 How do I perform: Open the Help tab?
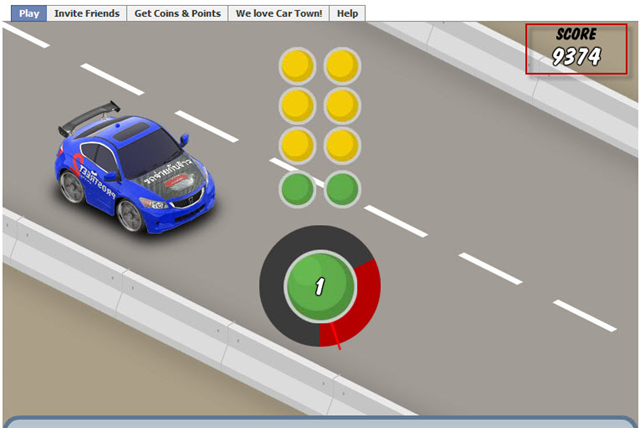pos(347,13)
